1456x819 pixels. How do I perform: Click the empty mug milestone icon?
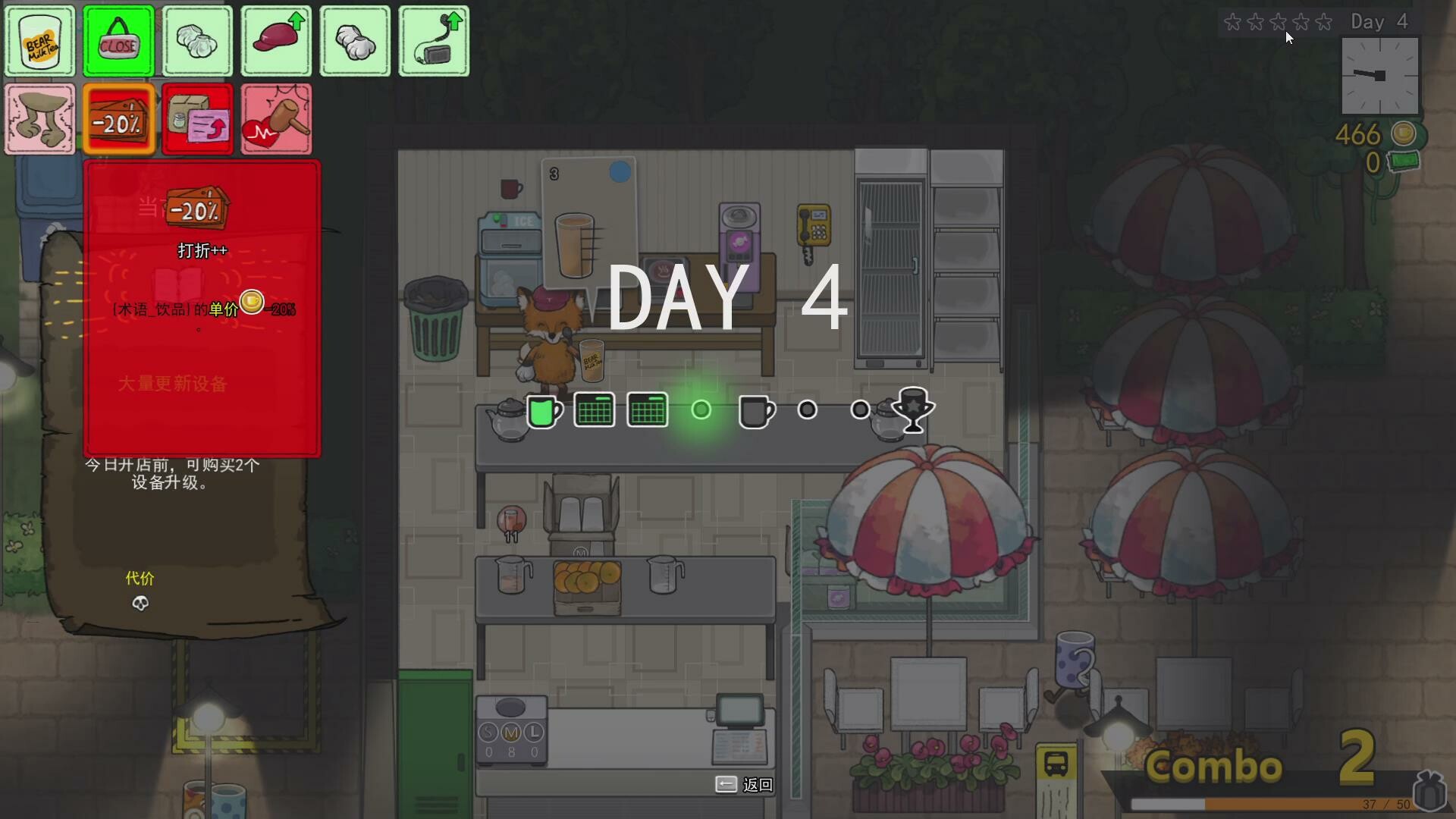(x=756, y=411)
